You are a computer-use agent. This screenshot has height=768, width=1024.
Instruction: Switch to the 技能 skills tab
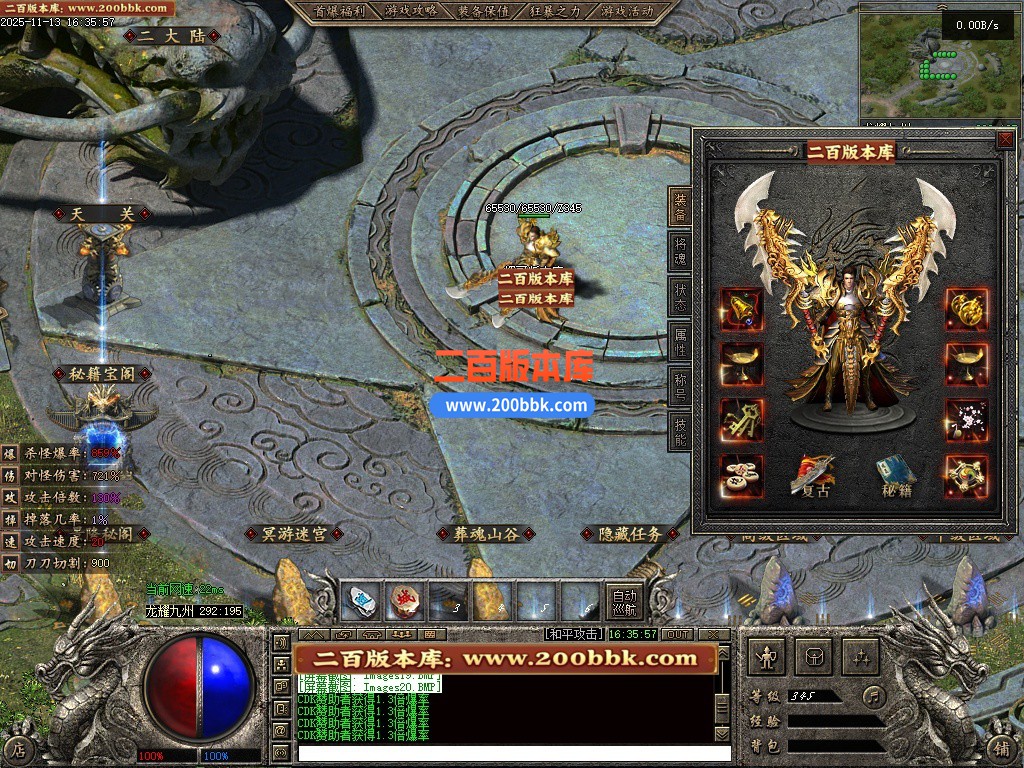[680, 431]
